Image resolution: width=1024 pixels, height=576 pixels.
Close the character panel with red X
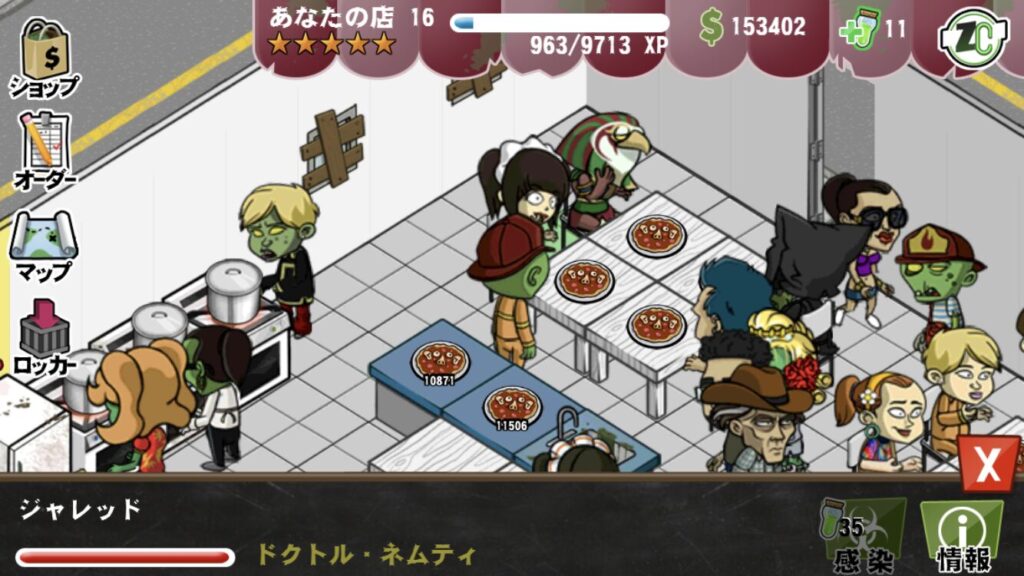988,466
